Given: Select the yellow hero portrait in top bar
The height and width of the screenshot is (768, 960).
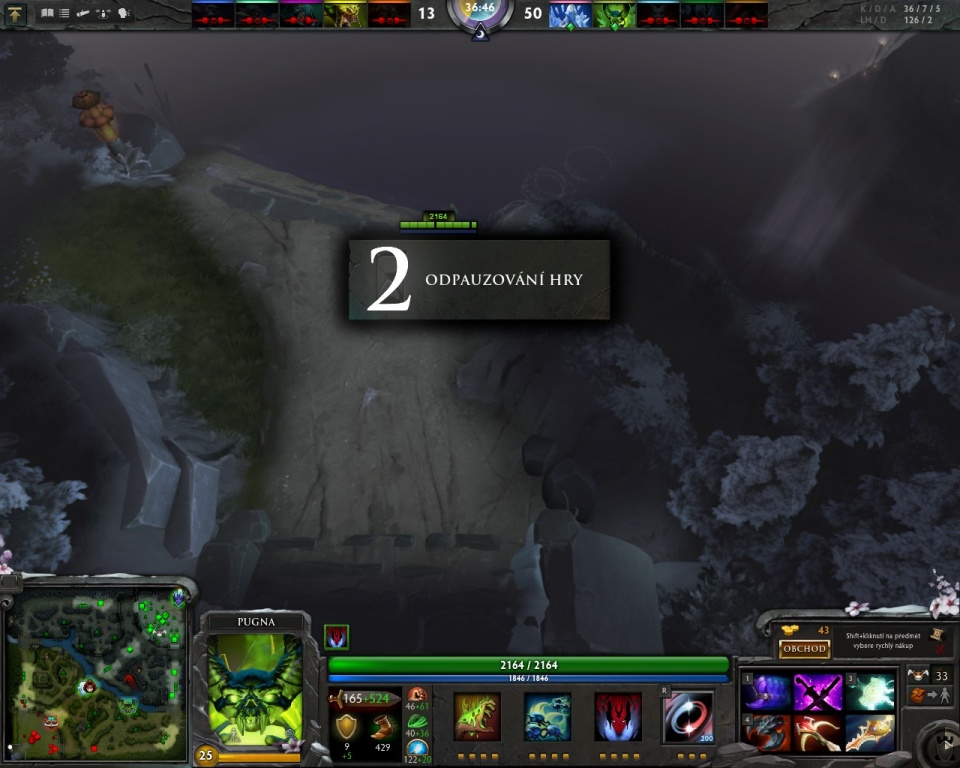Looking at the screenshot, I should [345, 14].
